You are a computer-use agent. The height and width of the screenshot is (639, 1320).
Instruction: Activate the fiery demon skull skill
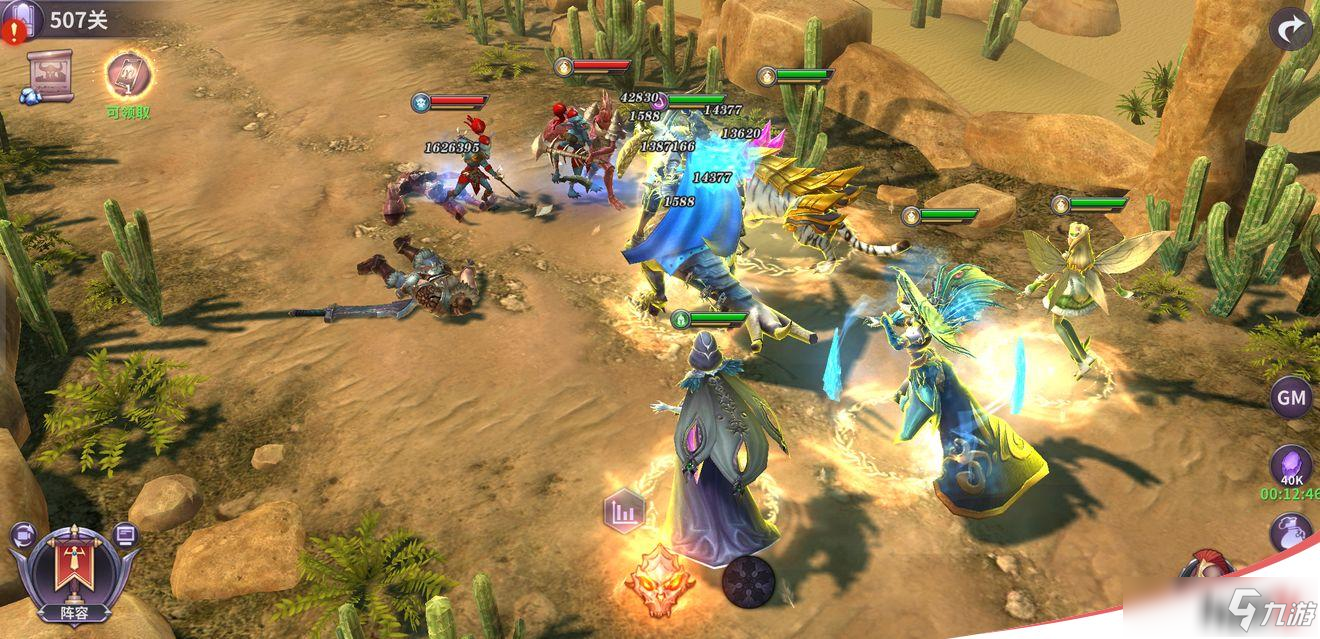point(660,578)
